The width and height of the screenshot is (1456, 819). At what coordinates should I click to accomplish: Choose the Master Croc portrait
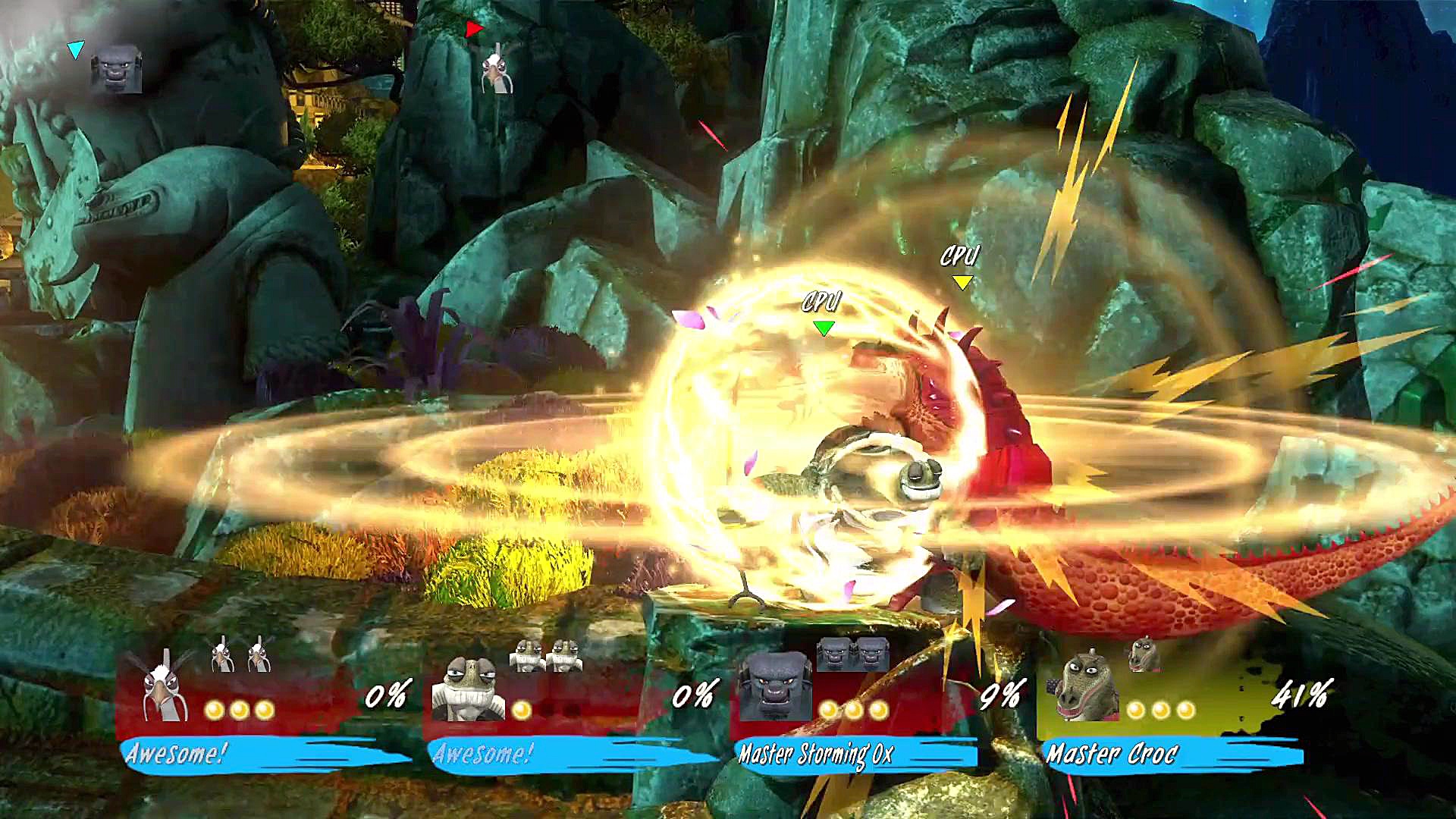1083,687
